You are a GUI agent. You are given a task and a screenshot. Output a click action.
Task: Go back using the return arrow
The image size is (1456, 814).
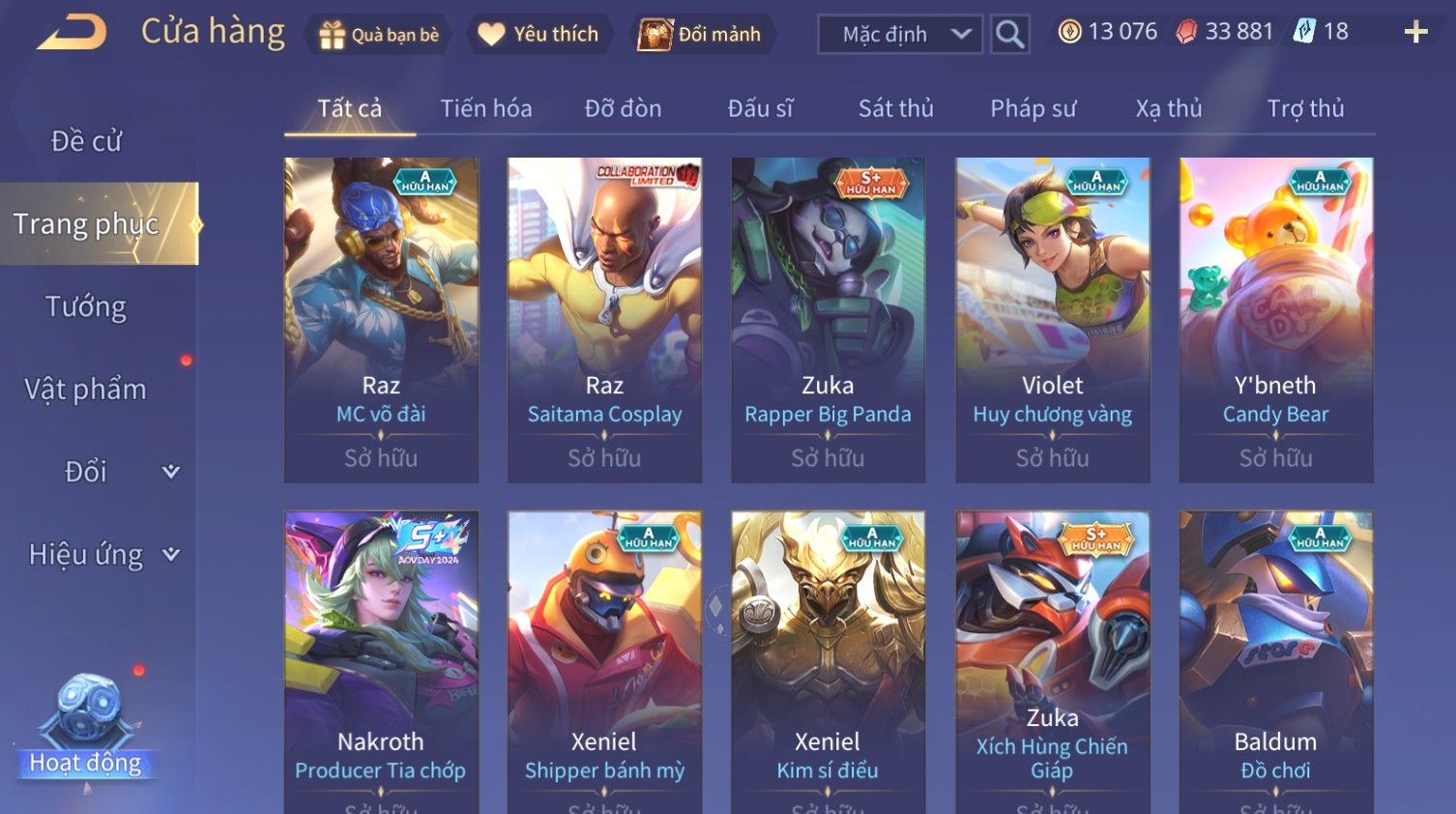73,33
